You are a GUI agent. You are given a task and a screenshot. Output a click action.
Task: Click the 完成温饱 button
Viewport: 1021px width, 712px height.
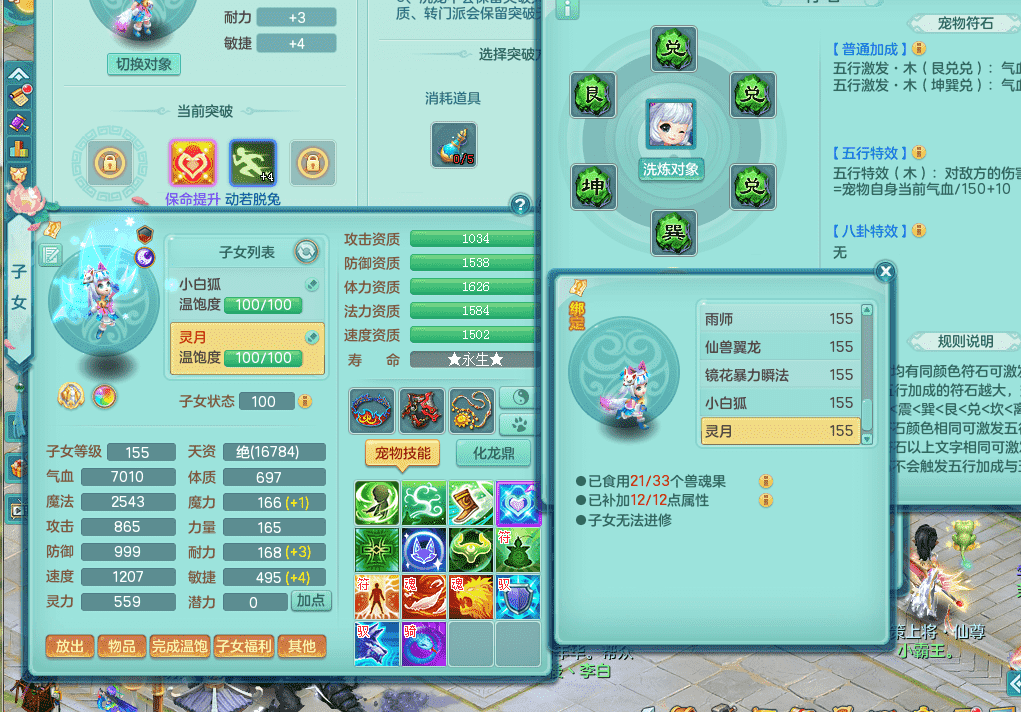click(180, 646)
